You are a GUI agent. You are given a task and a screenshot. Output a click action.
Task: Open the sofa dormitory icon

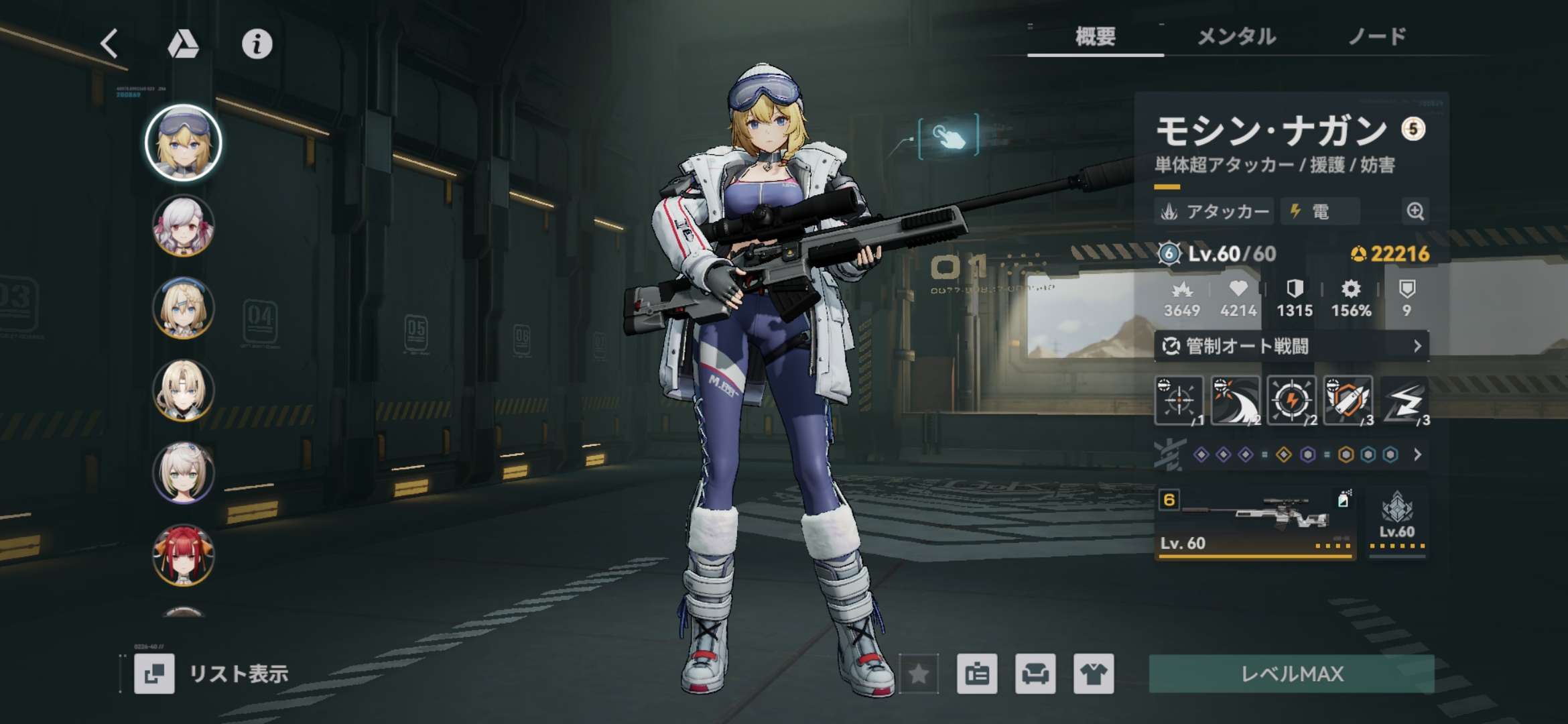coord(1035,674)
